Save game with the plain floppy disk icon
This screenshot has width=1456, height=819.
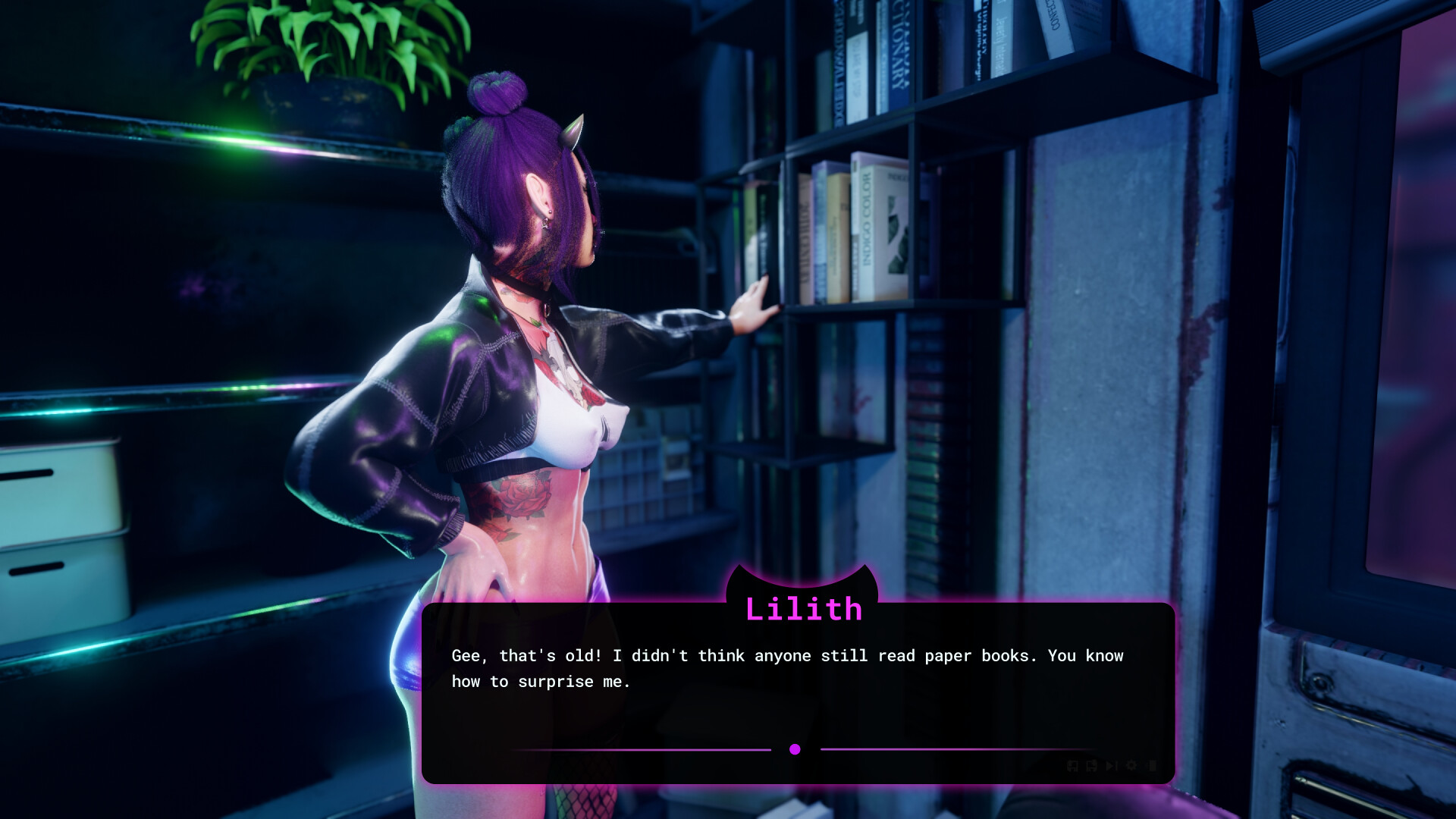pos(1072,766)
